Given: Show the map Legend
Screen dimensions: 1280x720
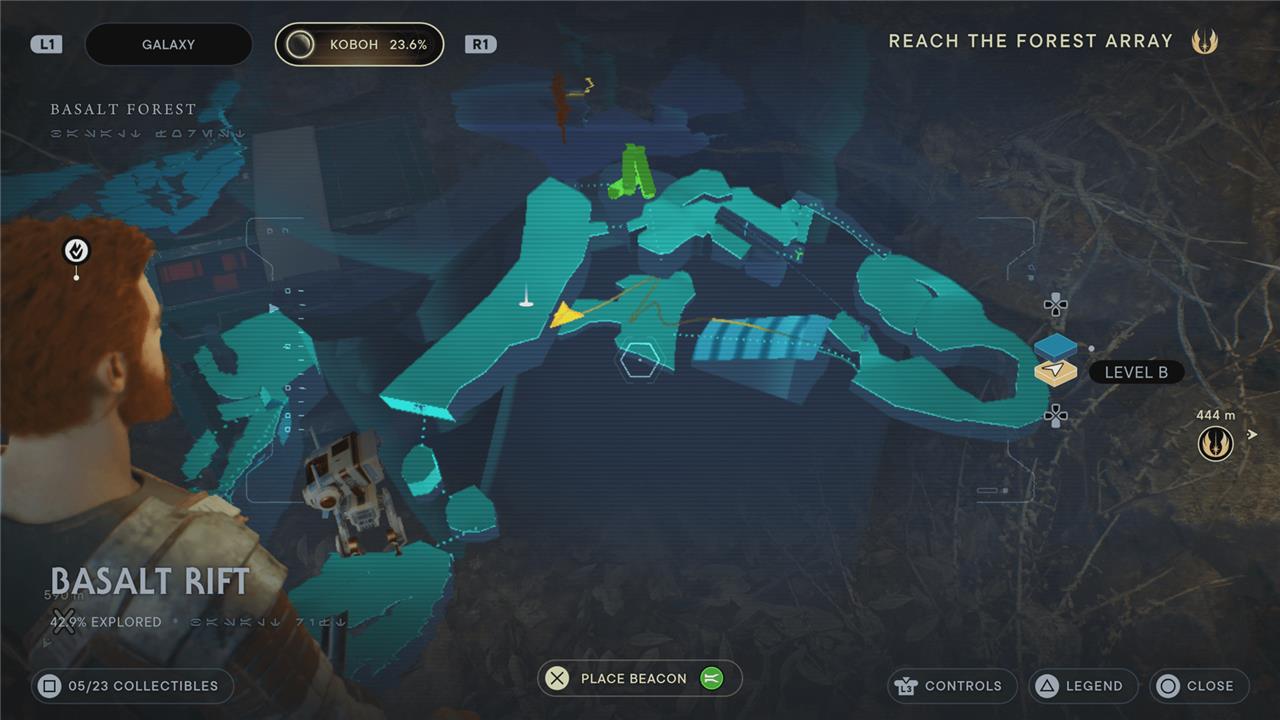Looking at the screenshot, I should click(1083, 686).
